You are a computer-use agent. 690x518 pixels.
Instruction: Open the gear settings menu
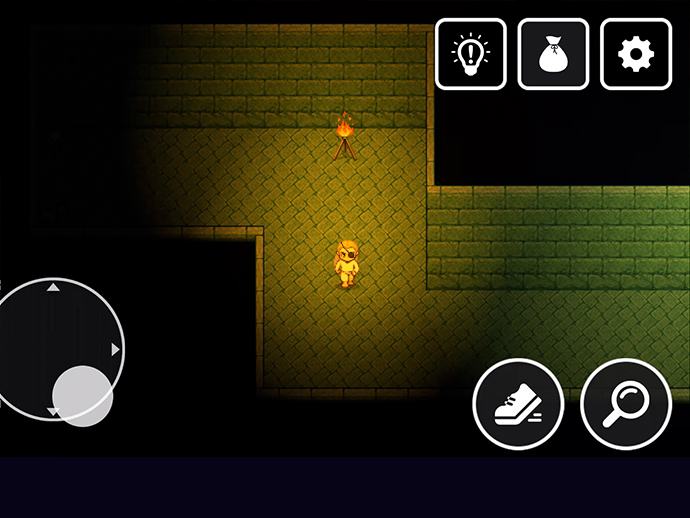[635, 54]
